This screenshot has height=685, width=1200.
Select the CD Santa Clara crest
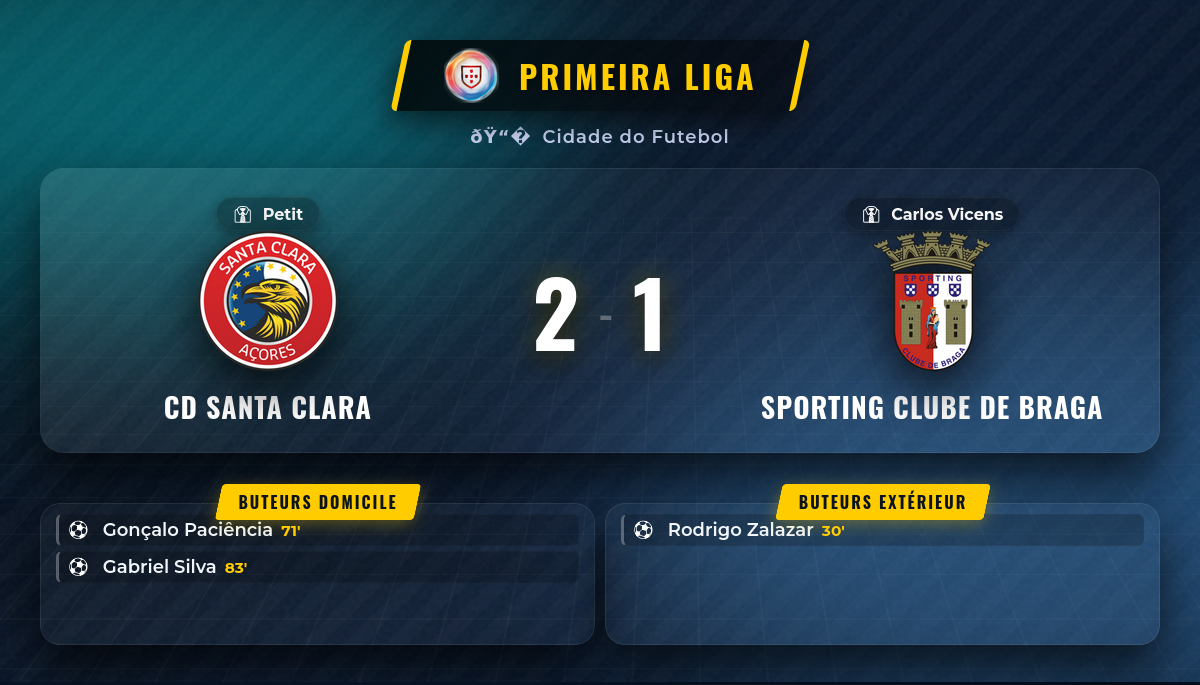[x=268, y=301]
